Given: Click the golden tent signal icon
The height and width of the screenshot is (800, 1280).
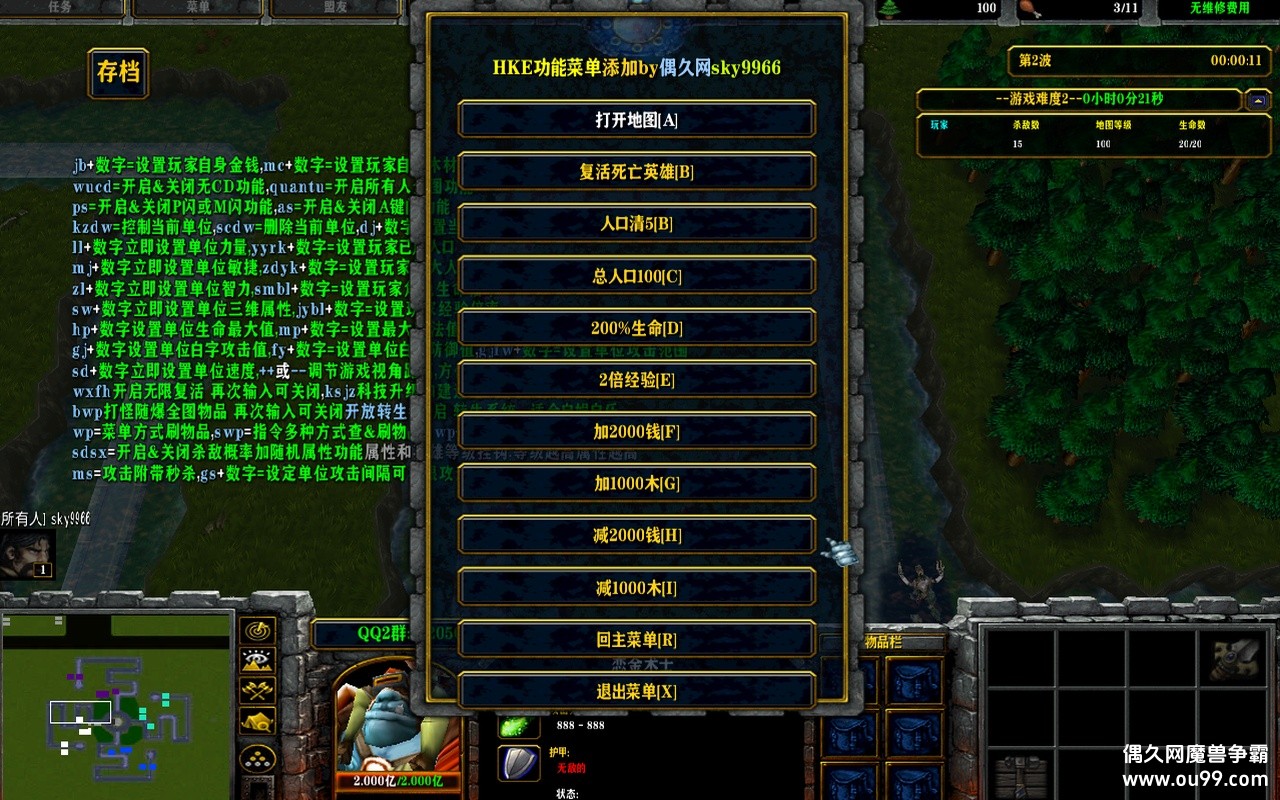Looking at the screenshot, I should 258,720.
